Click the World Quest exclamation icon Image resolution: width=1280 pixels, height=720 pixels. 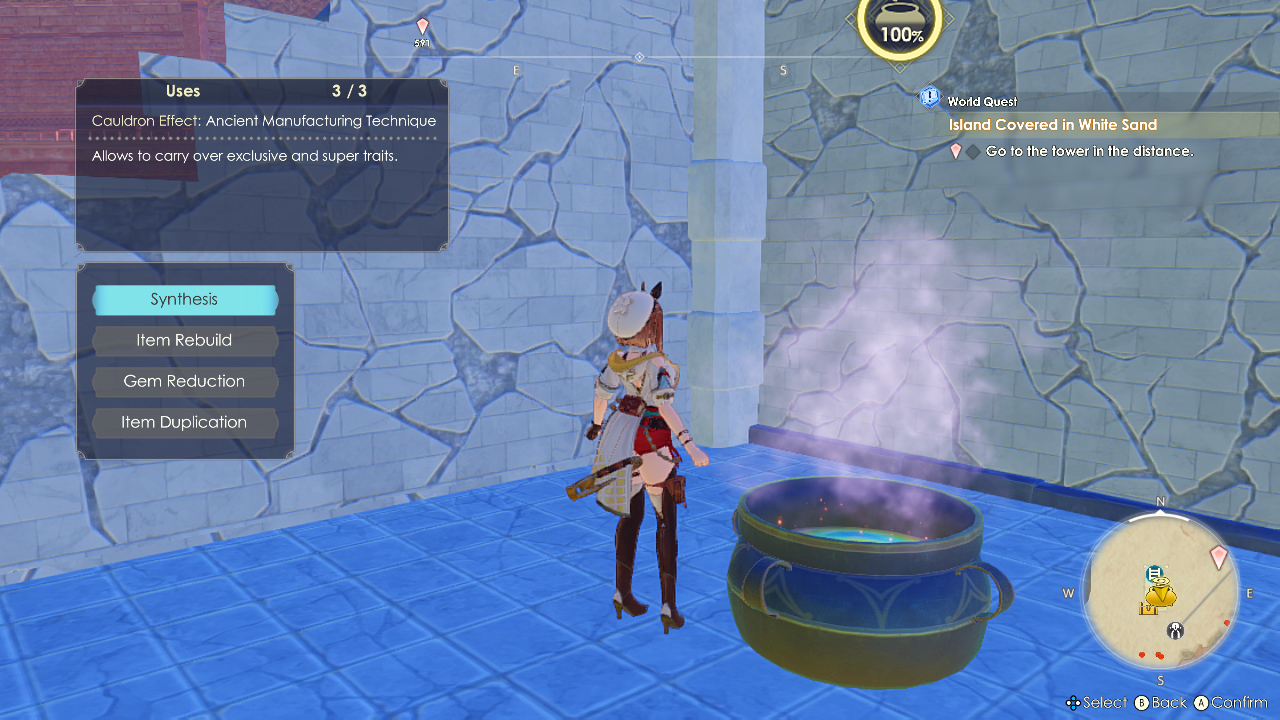click(929, 97)
